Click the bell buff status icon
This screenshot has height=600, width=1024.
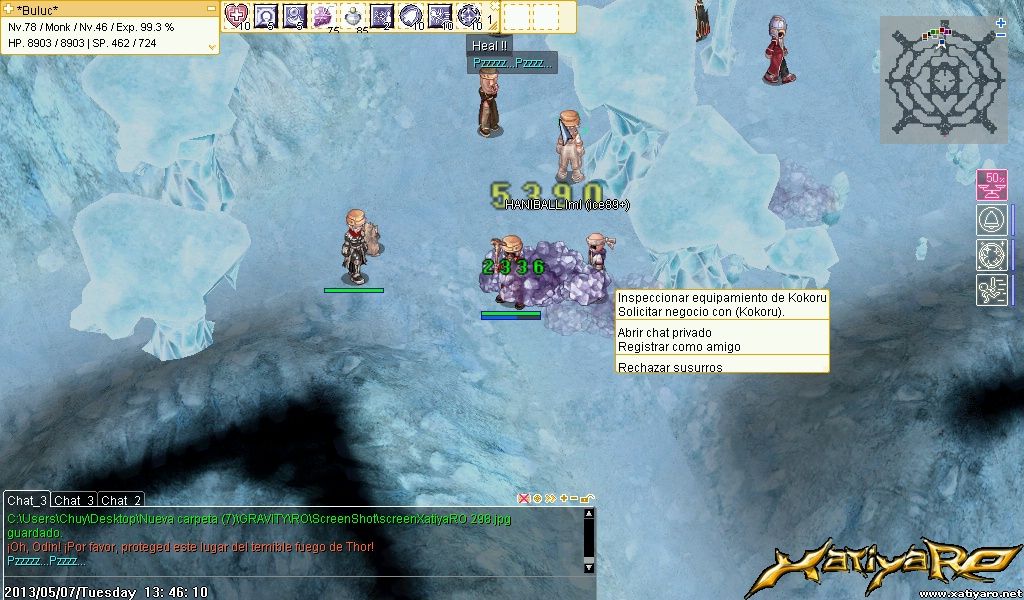click(991, 220)
